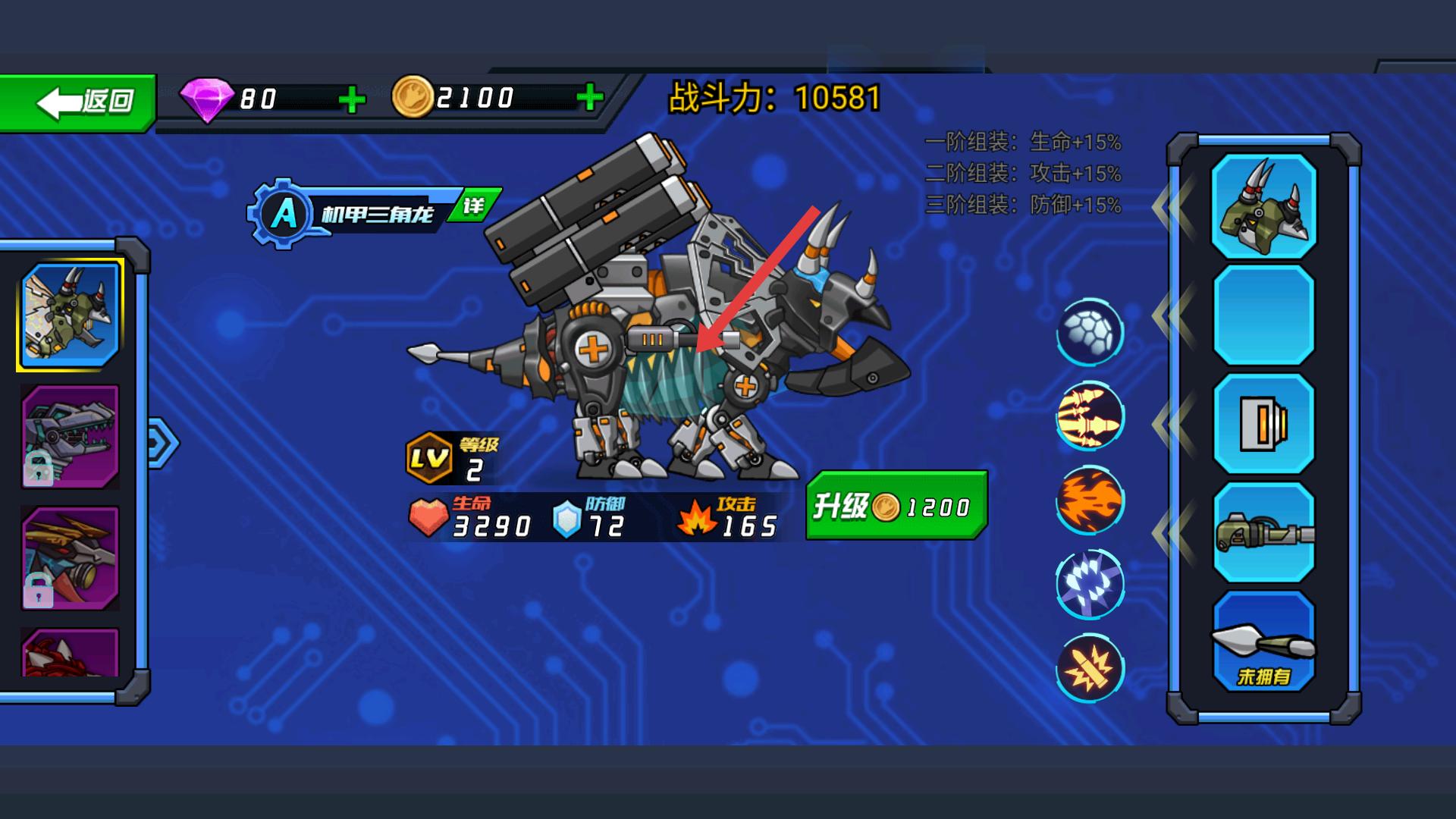Screen dimensions: 1456x819
Task: View the scaled shell skill icon
Action: pos(1090,332)
